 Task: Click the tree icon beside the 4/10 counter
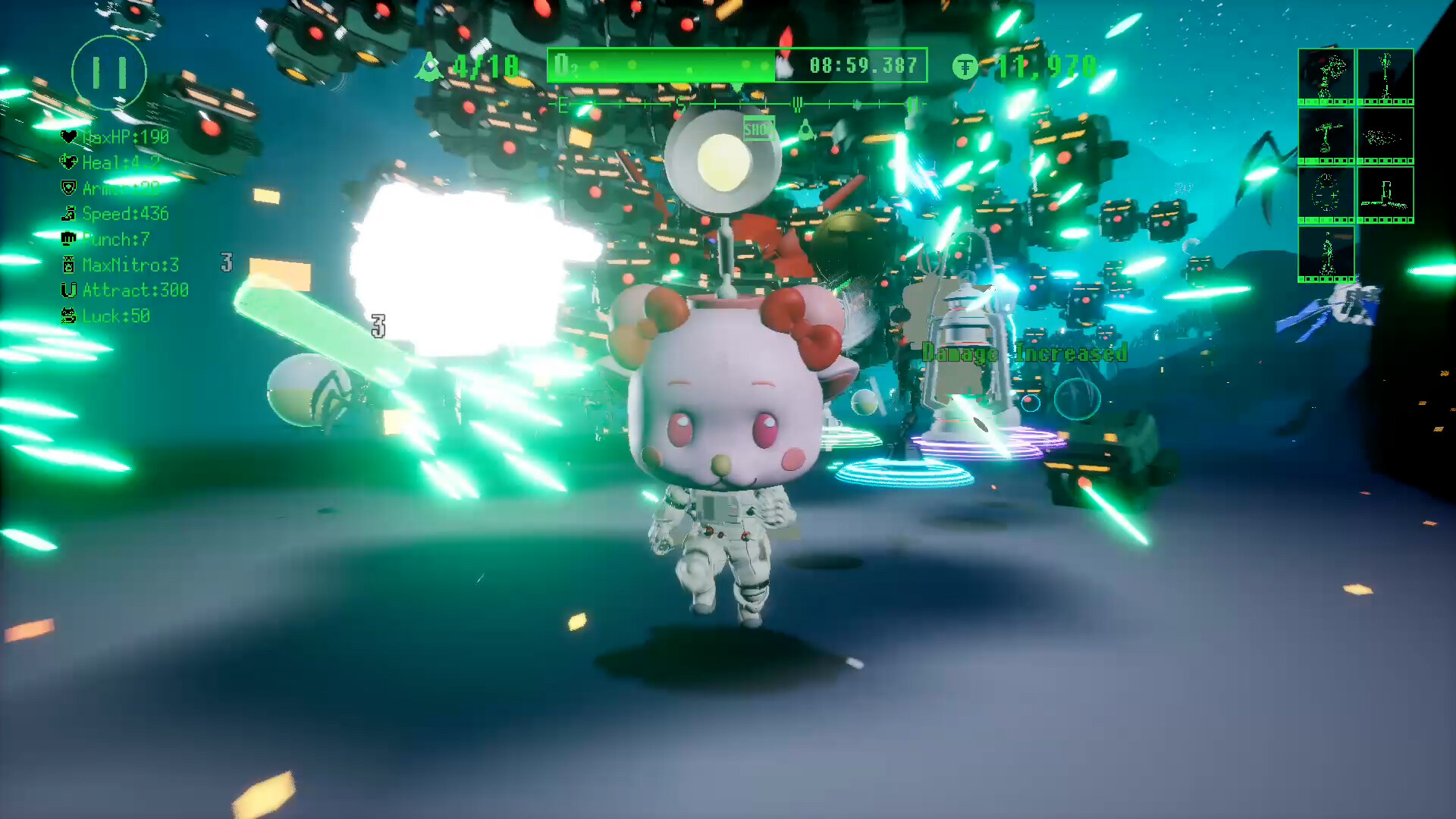[x=429, y=67]
